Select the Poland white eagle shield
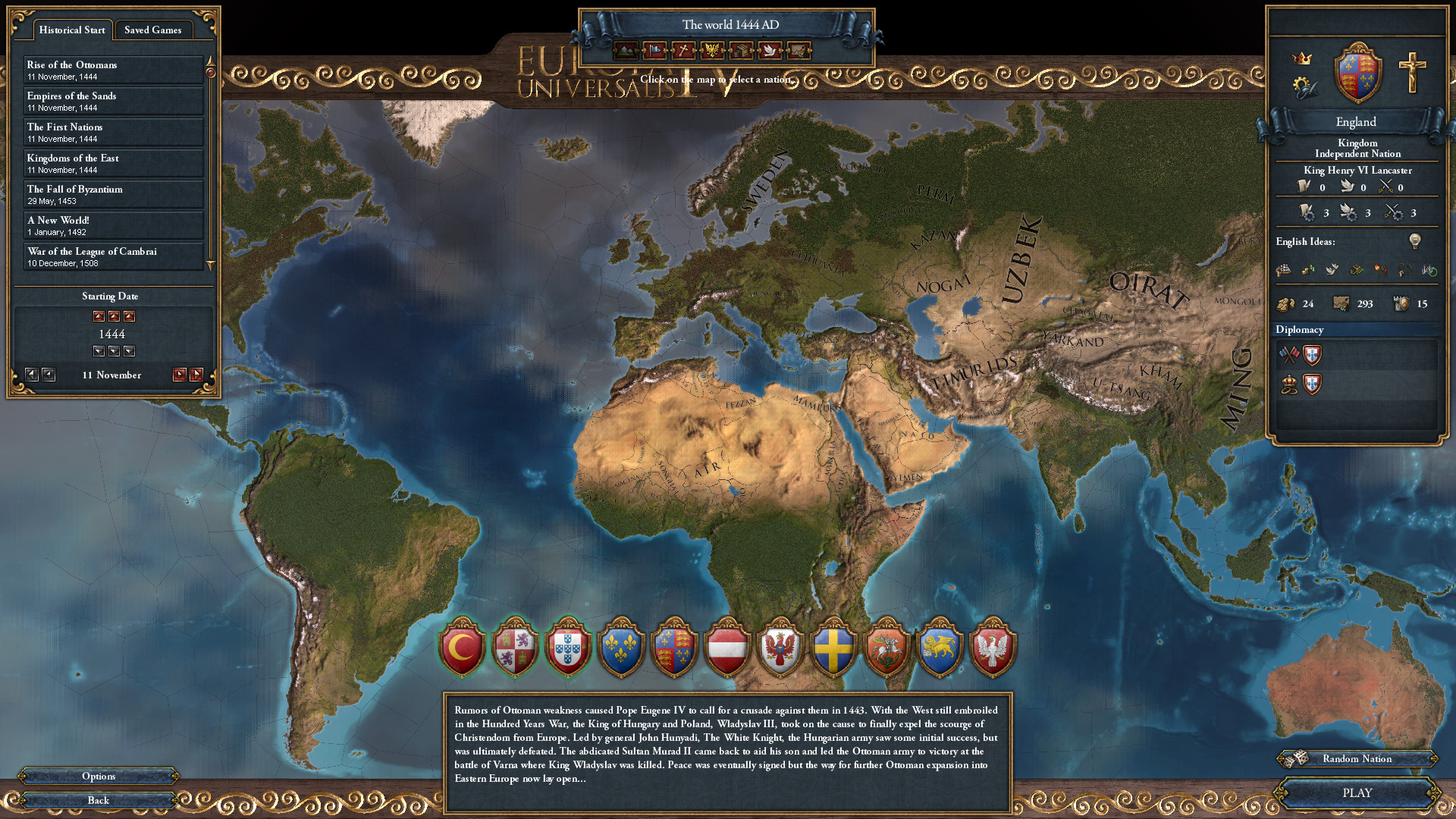This screenshot has height=819, width=1456. [x=991, y=648]
